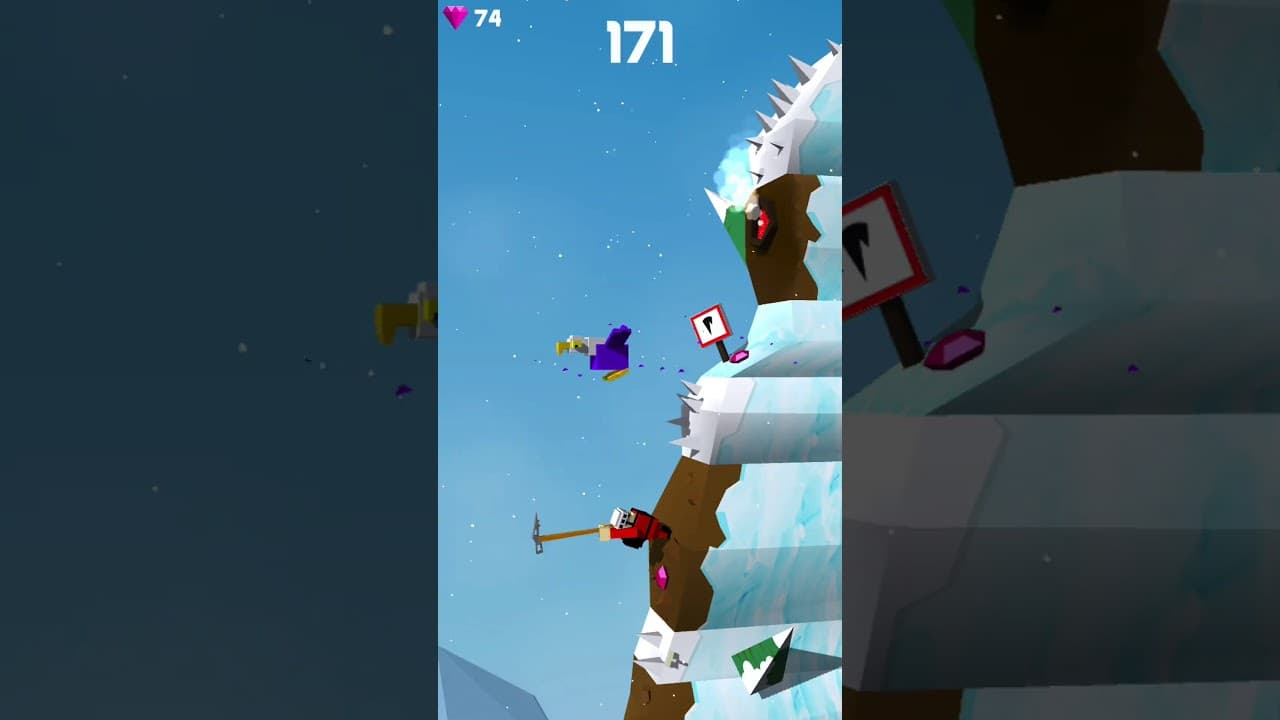The height and width of the screenshot is (720, 1280).
Task: Click the pink gem below the left warning sign
Action: [x=741, y=357]
